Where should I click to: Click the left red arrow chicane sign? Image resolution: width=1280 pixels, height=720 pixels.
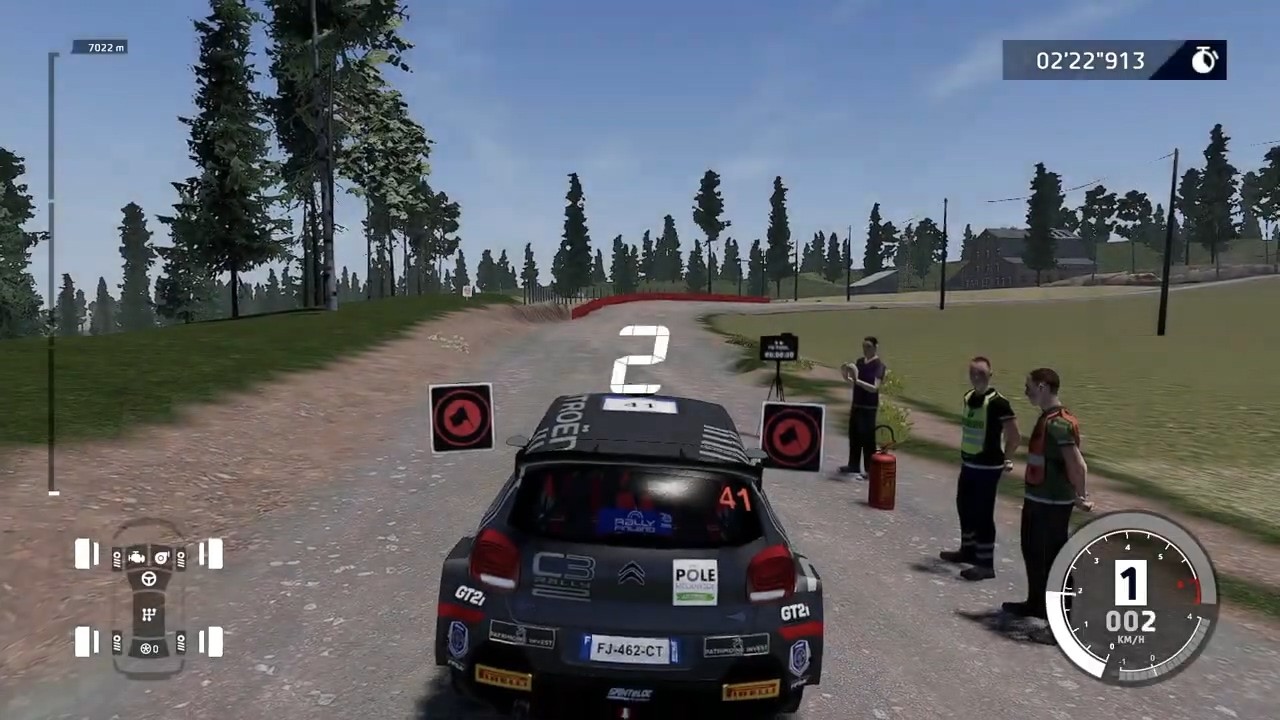(x=461, y=416)
